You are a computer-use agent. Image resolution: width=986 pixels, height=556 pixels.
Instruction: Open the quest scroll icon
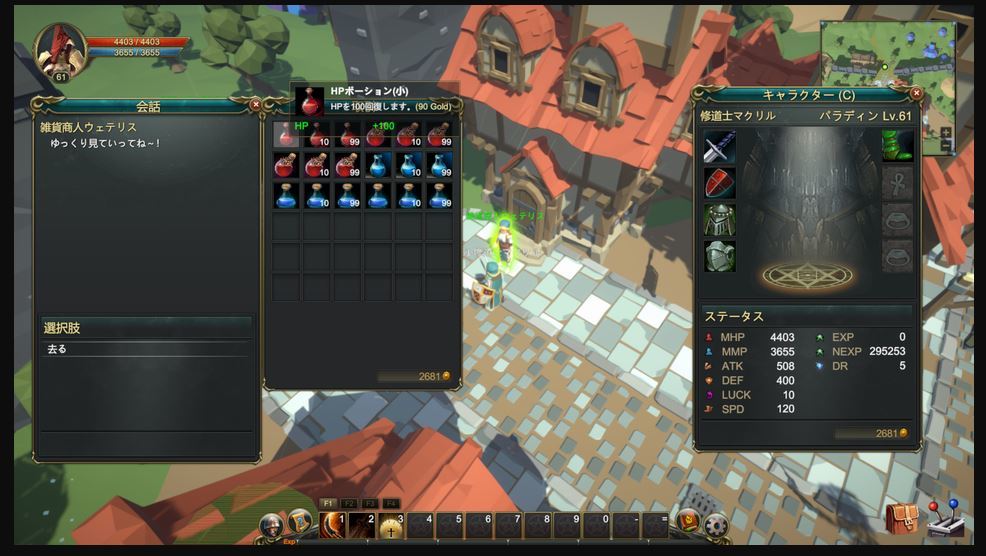coord(299,522)
